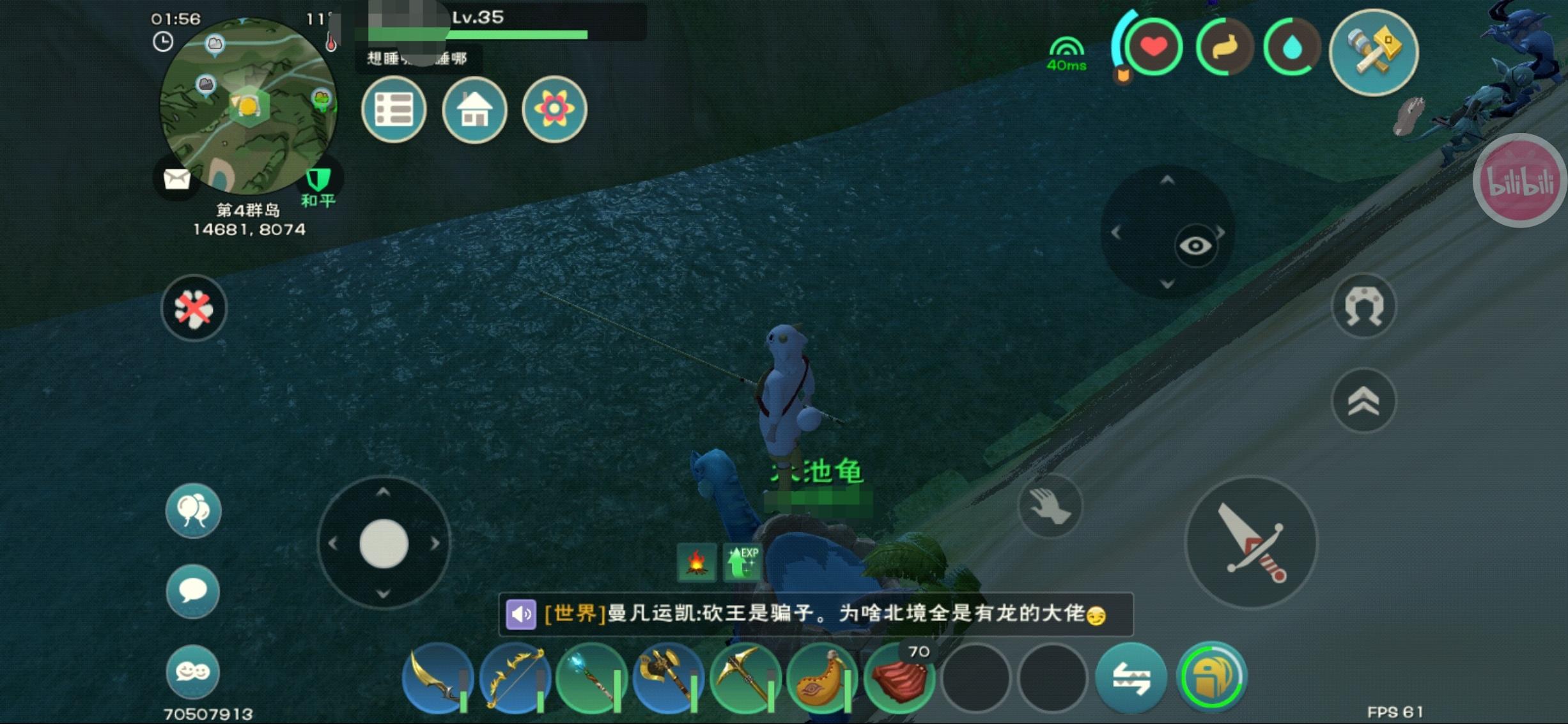The width and height of the screenshot is (1568, 724).
Task: Select the golden bow hotbar slot
Action: click(x=515, y=677)
